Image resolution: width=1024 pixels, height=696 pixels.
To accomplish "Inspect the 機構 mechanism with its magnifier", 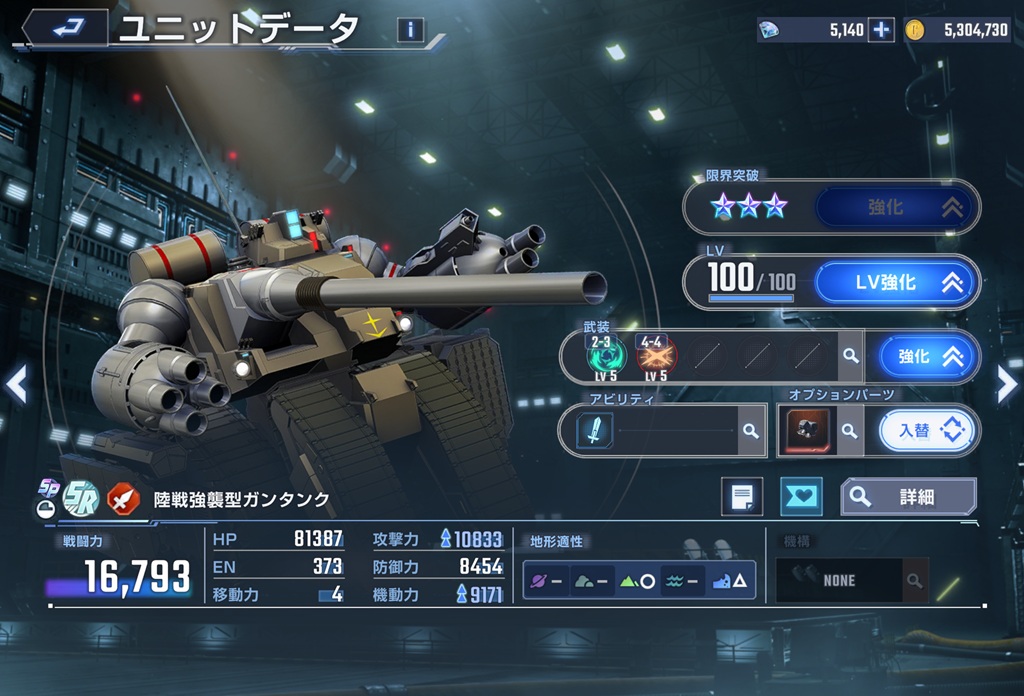I will pyautogui.click(x=913, y=580).
